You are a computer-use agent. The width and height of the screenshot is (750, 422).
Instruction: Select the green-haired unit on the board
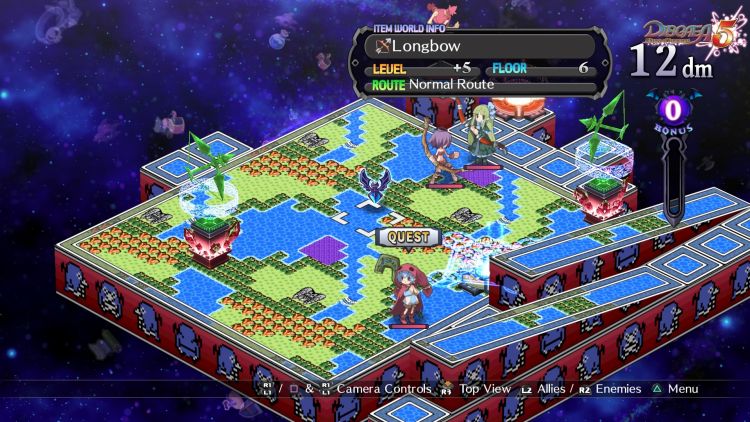pos(483,133)
